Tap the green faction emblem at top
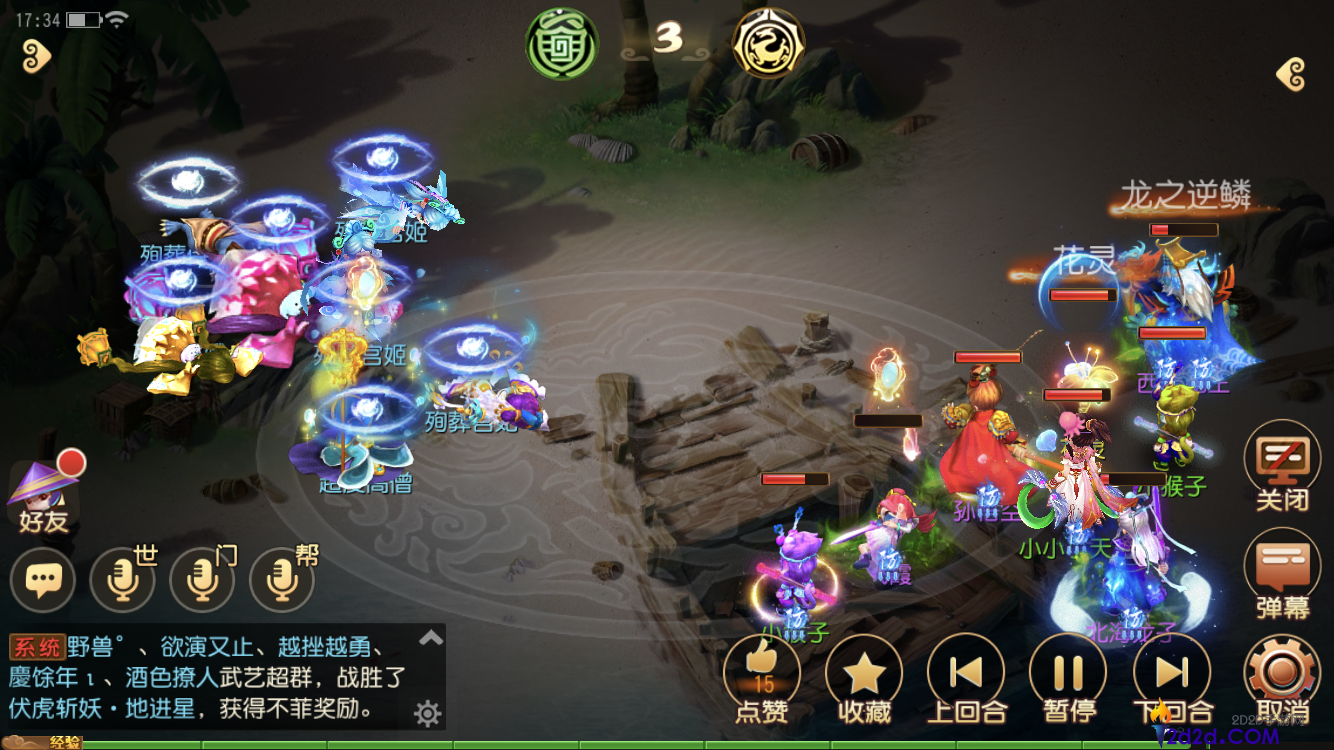Image resolution: width=1334 pixels, height=750 pixels. click(561, 44)
